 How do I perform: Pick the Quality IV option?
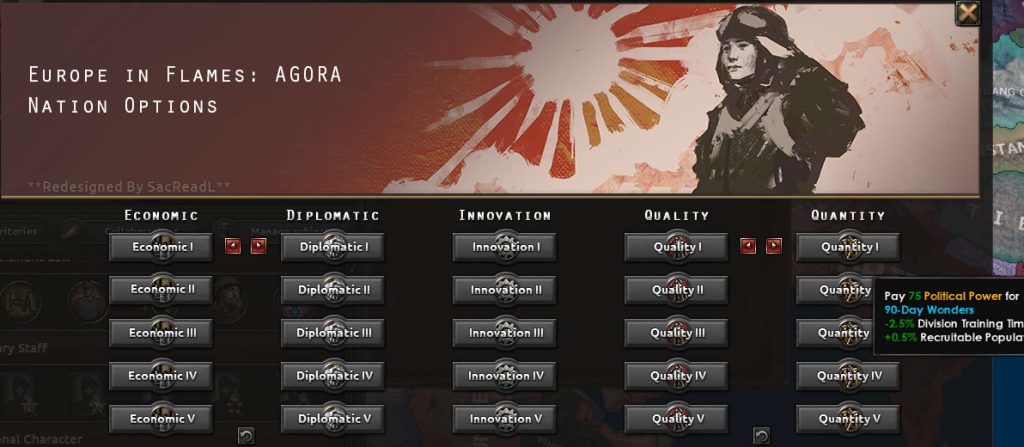[x=677, y=376]
